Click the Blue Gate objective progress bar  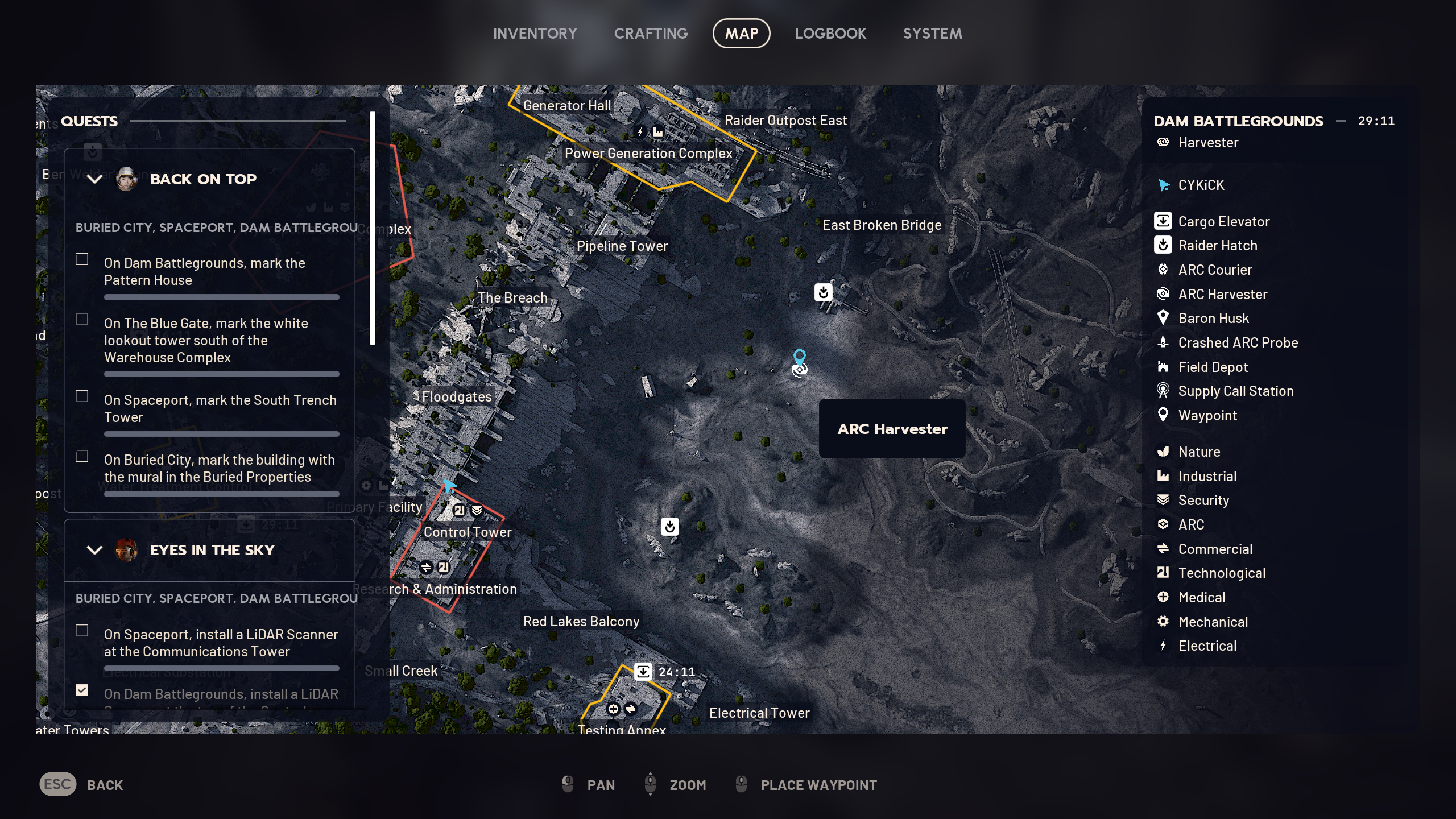tap(221, 374)
